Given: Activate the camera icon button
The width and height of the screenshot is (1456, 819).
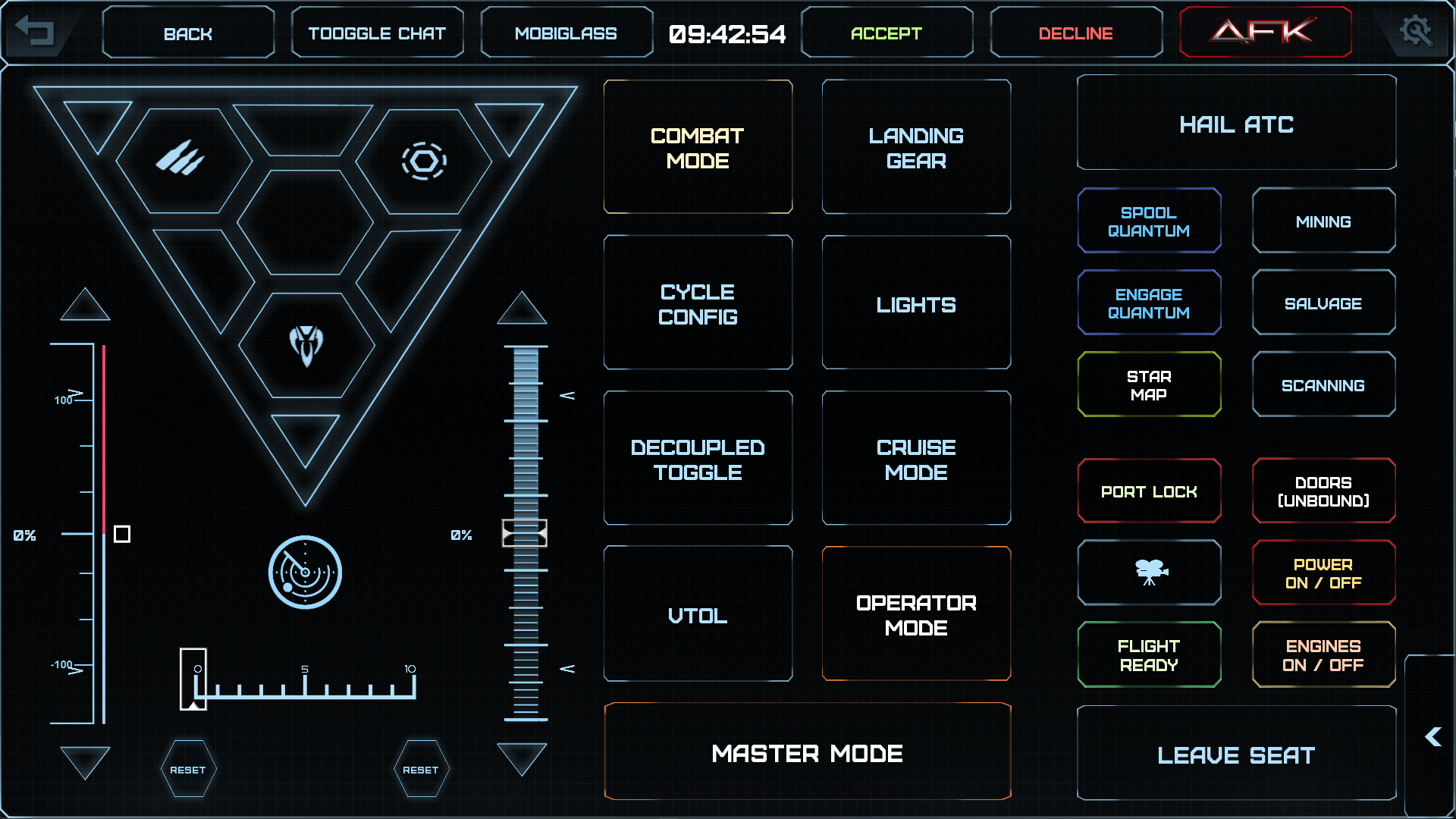Looking at the screenshot, I should coord(1149,573).
